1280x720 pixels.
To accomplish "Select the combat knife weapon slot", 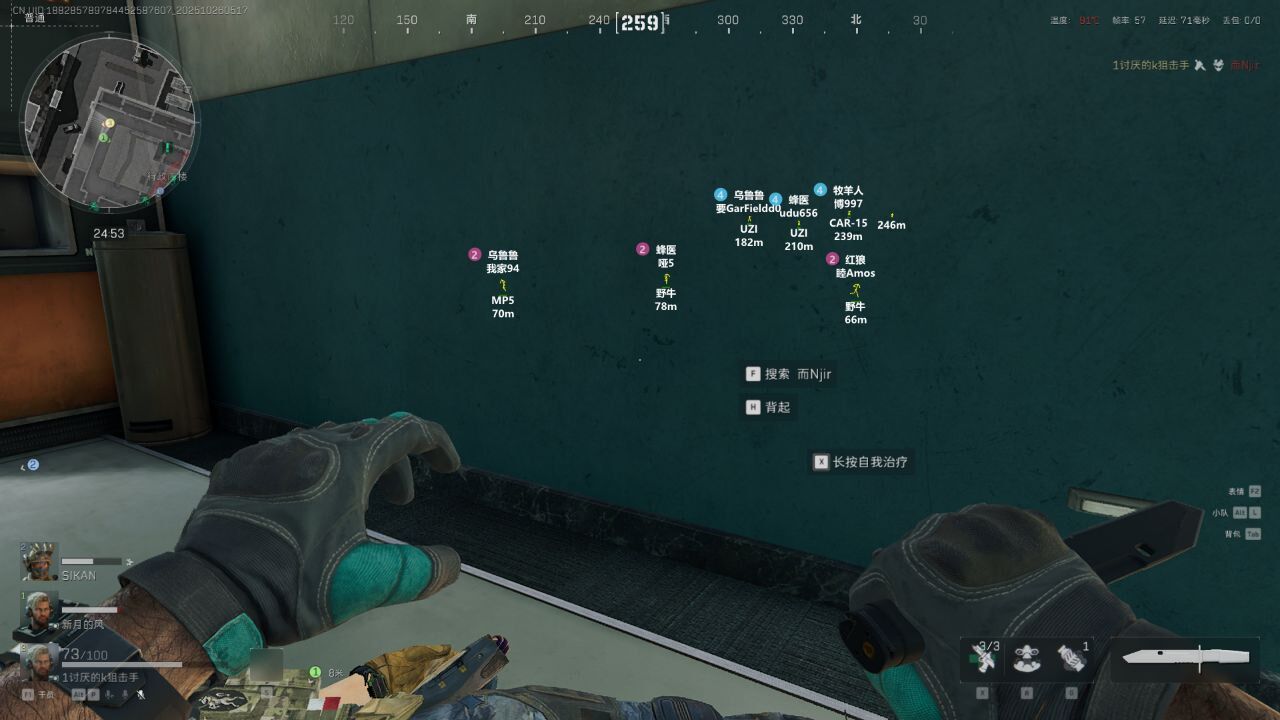I will click(1186, 657).
